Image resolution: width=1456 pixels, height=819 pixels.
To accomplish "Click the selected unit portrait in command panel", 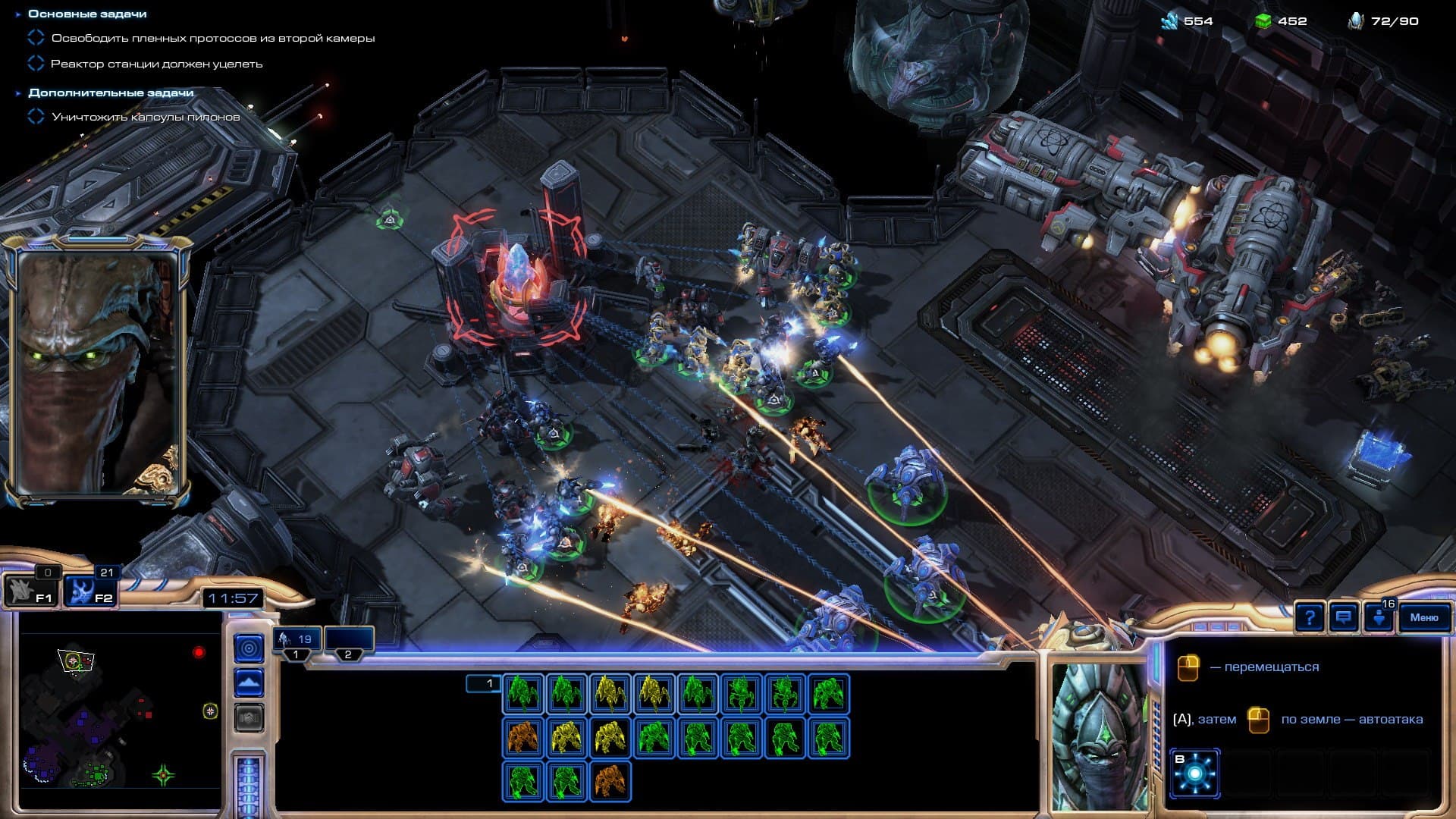I will pos(1097,735).
